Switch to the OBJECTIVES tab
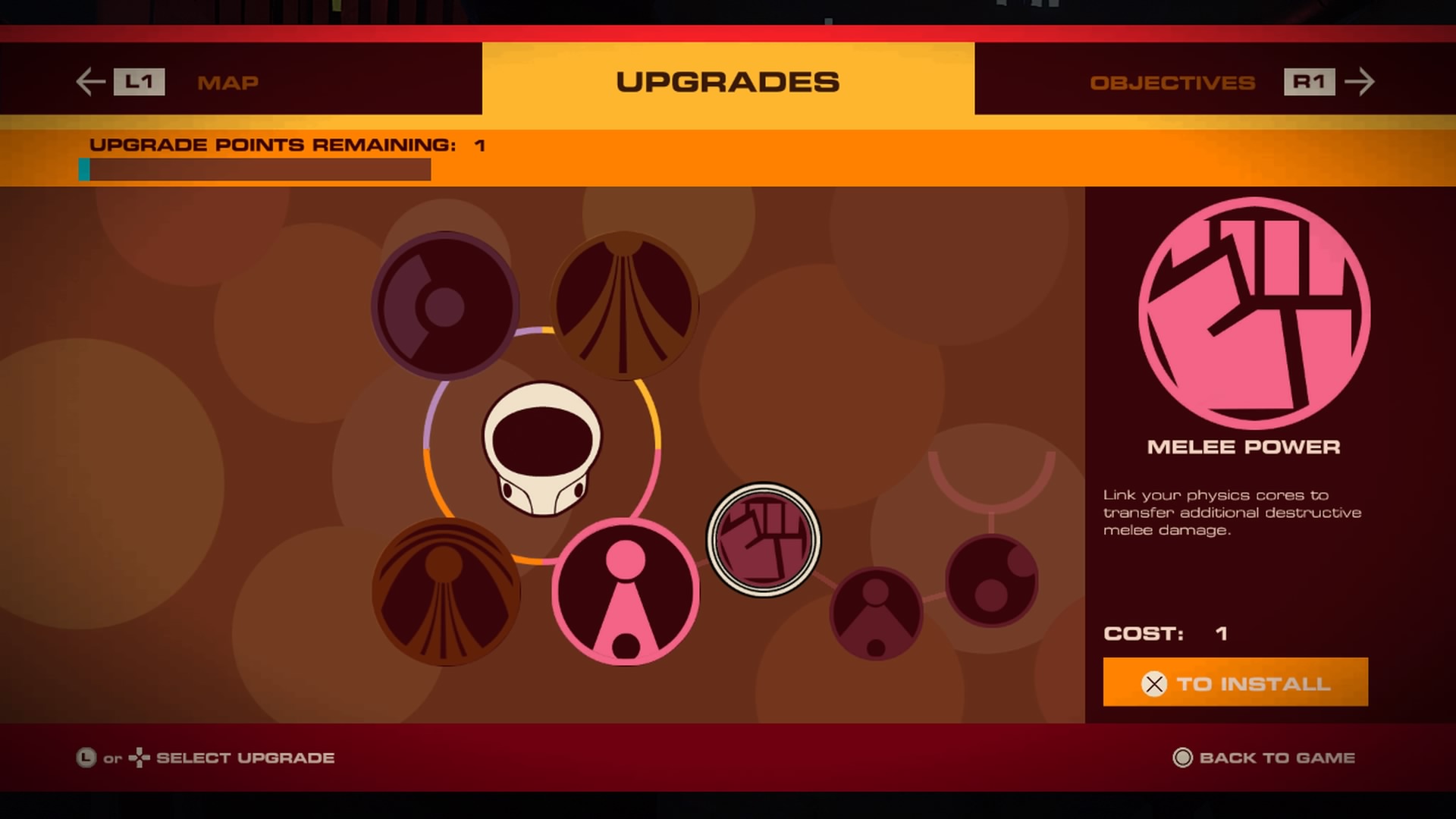The height and width of the screenshot is (819, 1456). (x=1172, y=83)
